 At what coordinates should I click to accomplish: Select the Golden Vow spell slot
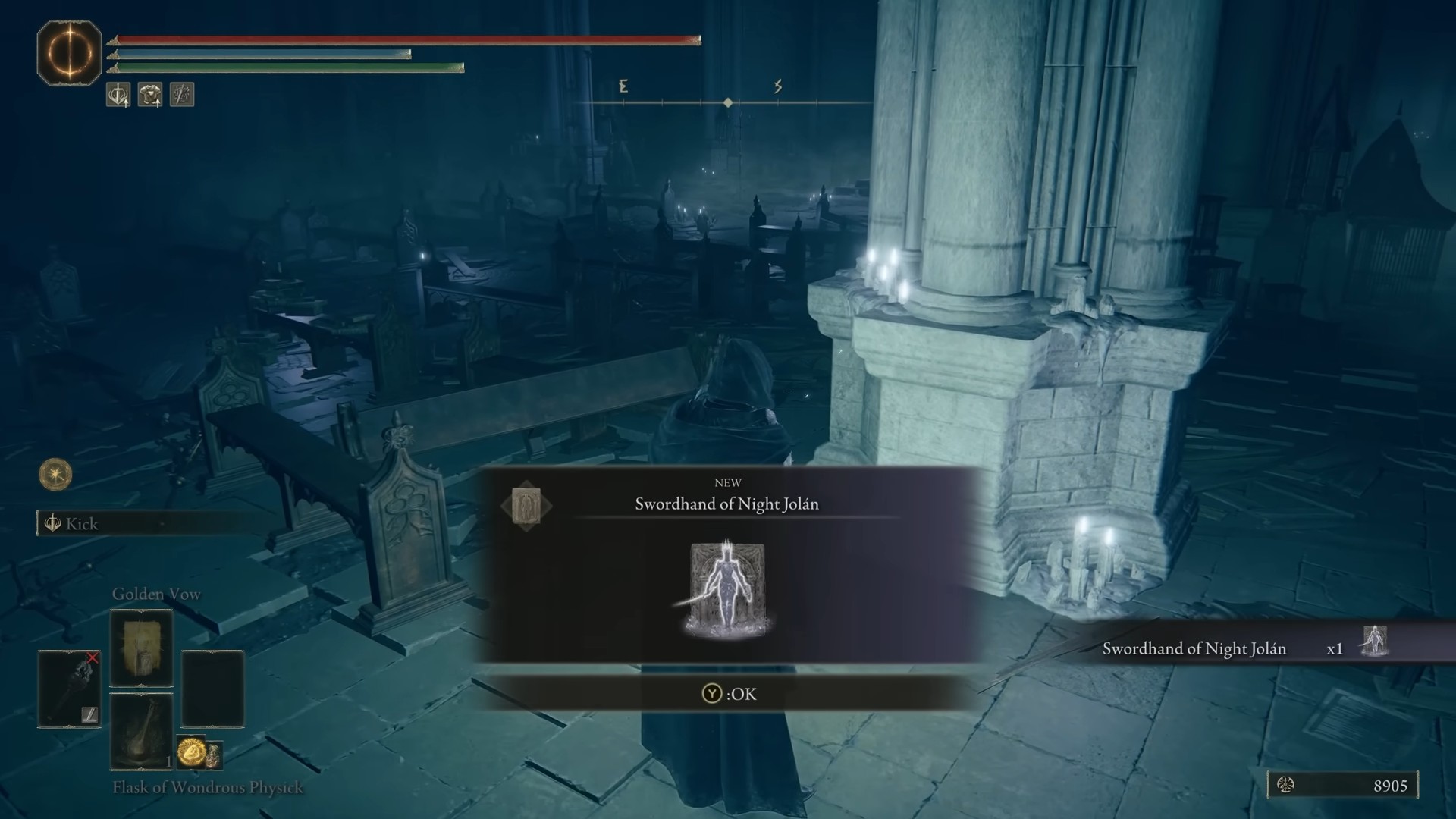pyautogui.click(x=141, y=649)
